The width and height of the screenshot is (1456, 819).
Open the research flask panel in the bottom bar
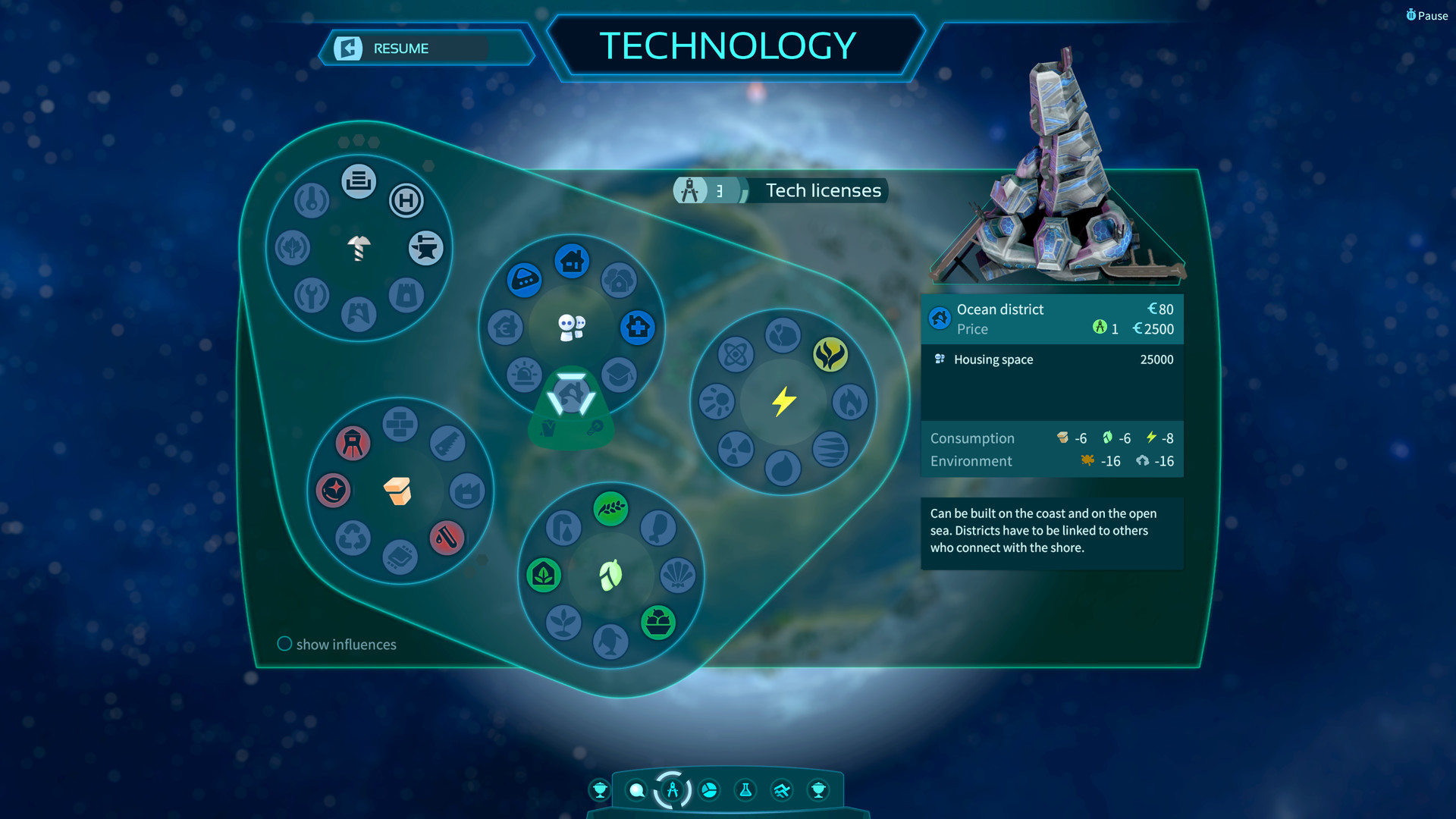coord(745,790)
